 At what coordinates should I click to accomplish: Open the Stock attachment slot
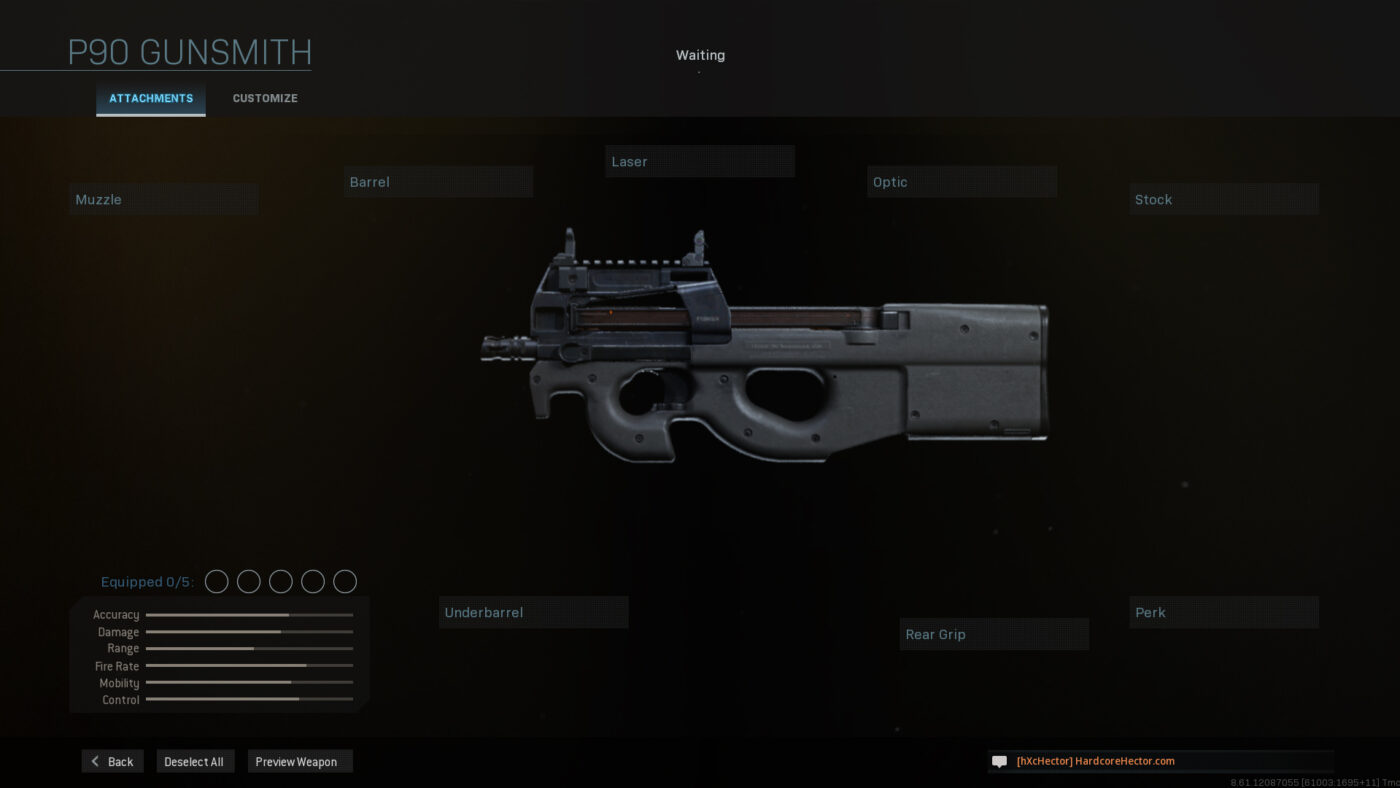pyautogui.click(x=1224, y=199)
